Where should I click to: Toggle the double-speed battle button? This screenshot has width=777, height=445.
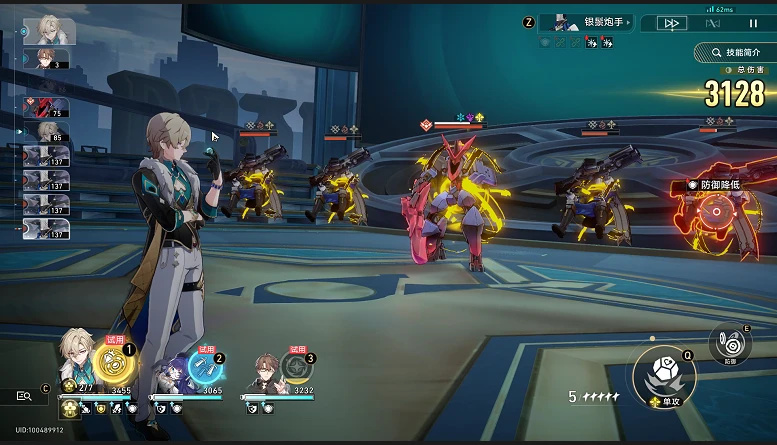(672, 23)
